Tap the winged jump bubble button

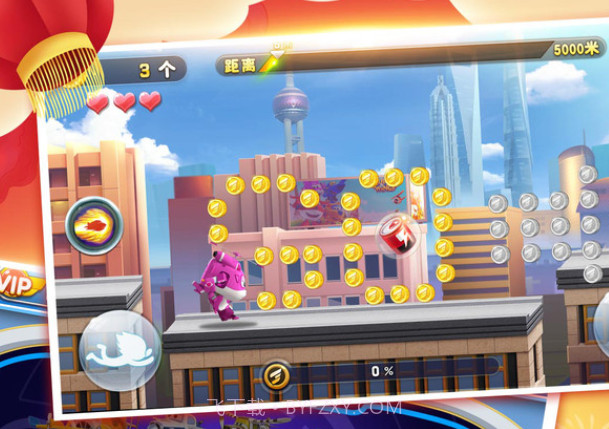pyautogui.click(x=119, y=350)
